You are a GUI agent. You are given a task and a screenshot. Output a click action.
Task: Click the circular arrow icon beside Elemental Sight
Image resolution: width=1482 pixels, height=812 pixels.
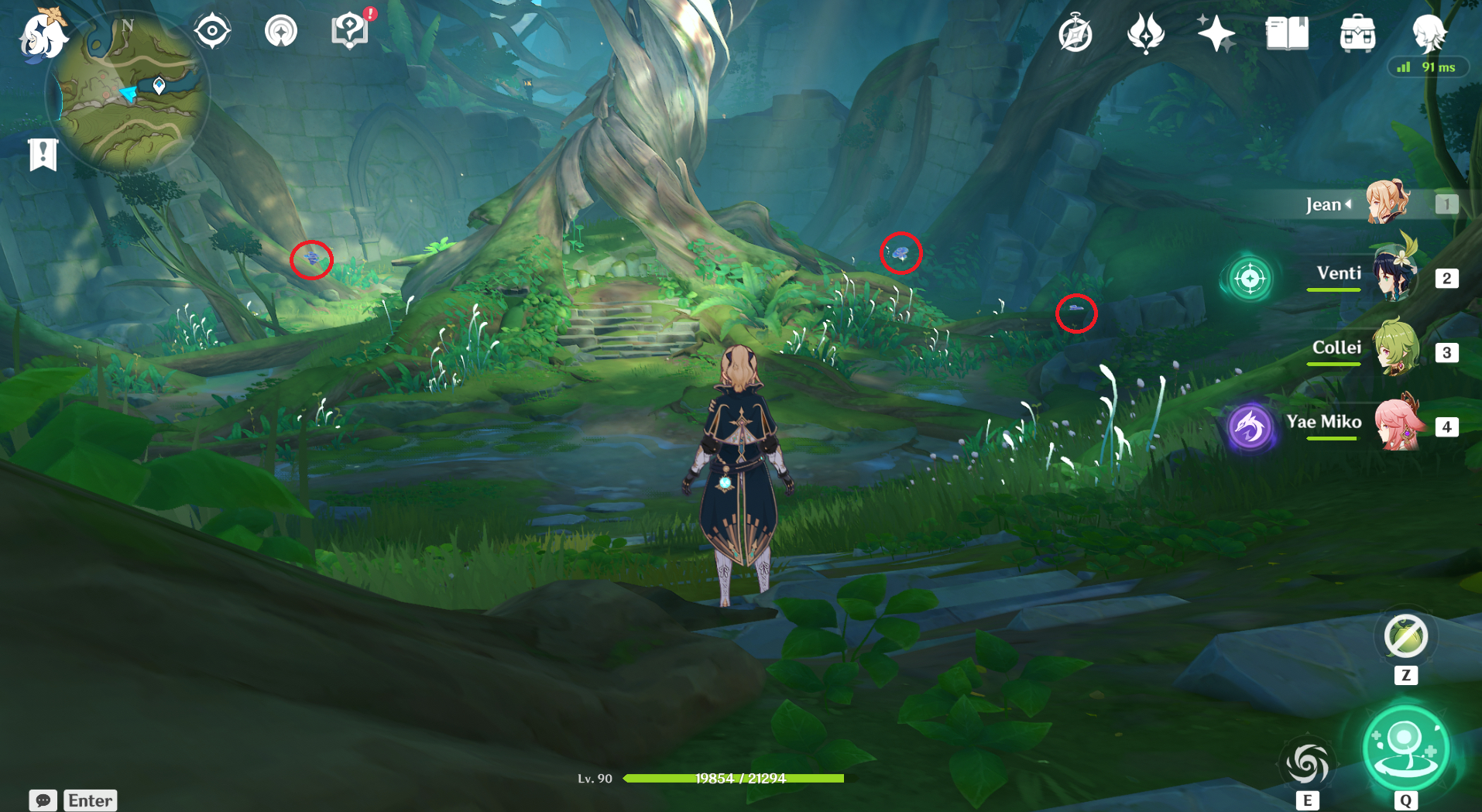coord(281,32)
